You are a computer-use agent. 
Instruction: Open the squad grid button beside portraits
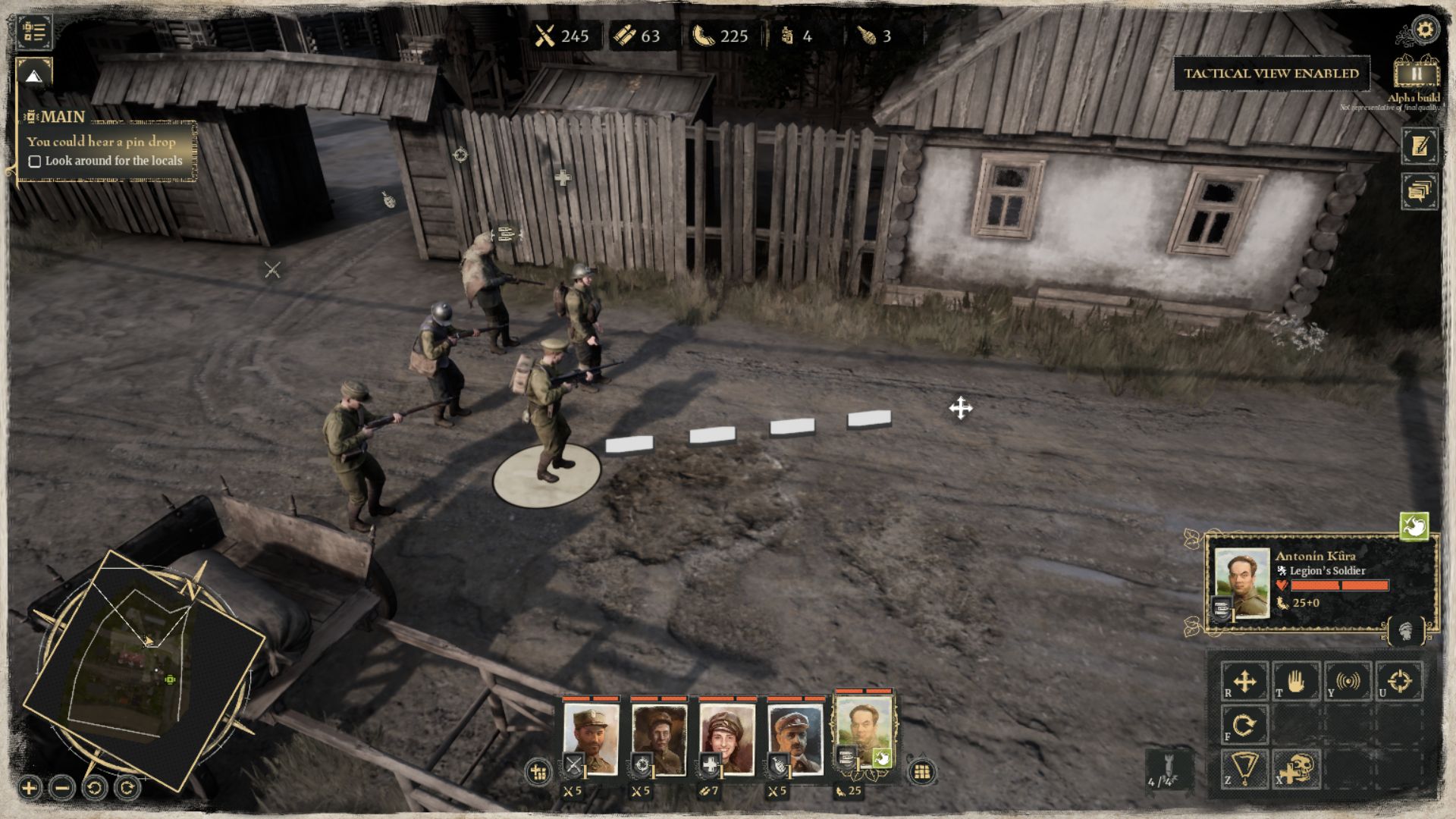pos(922,772)
